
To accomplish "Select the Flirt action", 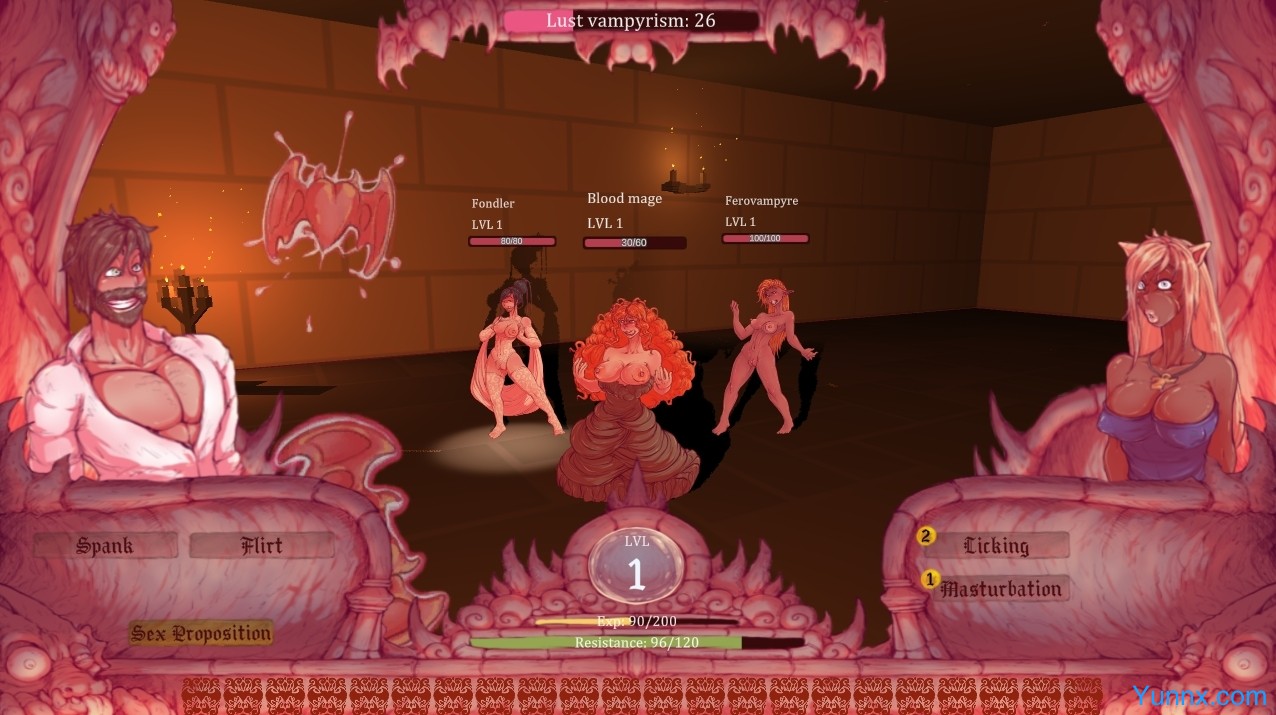I will pos(262,546).
